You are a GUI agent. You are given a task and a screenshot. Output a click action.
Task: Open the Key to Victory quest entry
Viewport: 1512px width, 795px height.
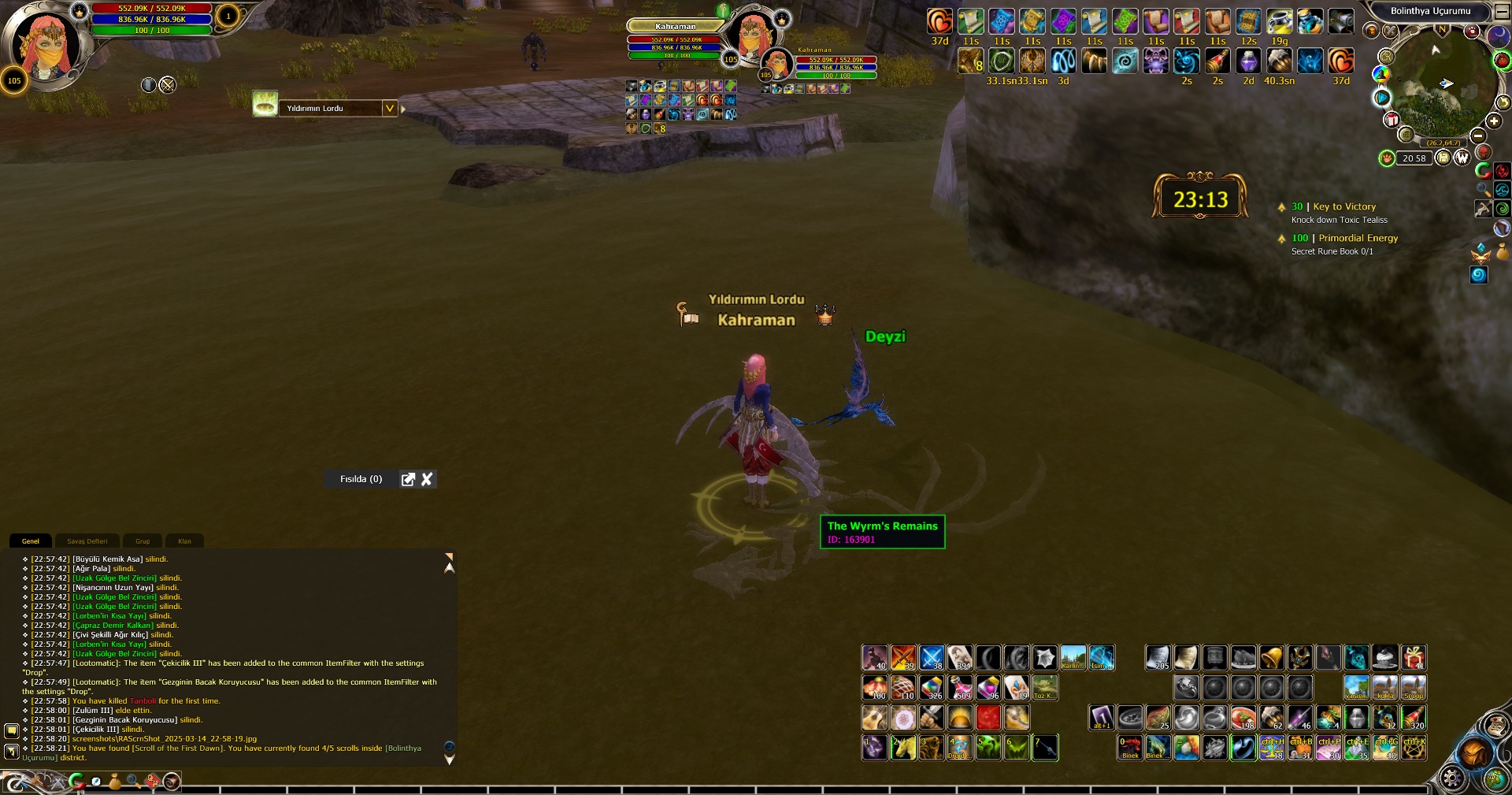point(1344,206)
